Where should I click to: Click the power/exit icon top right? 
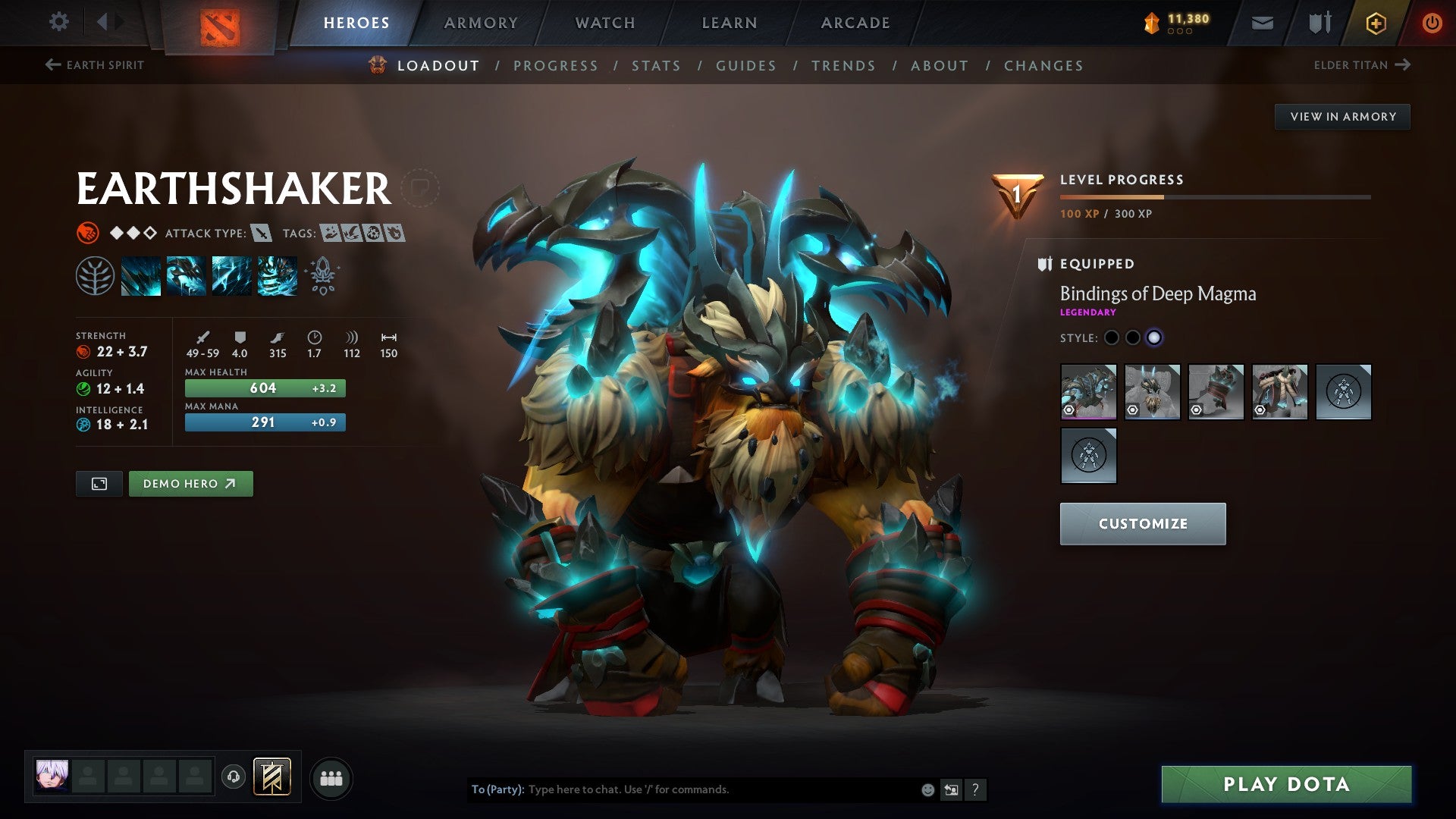pos(1432,23)
